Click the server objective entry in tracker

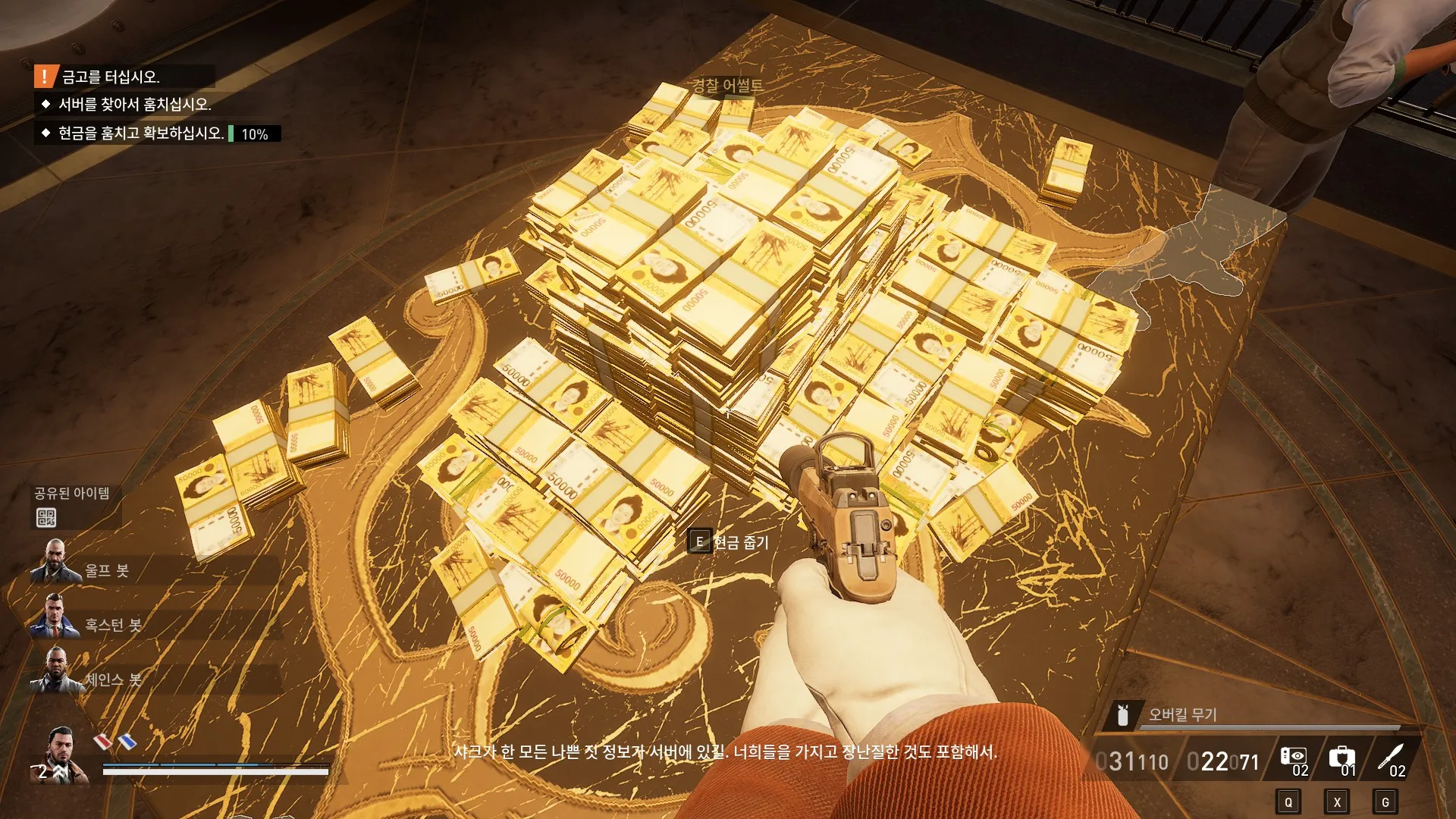click(x=134, y=105)
